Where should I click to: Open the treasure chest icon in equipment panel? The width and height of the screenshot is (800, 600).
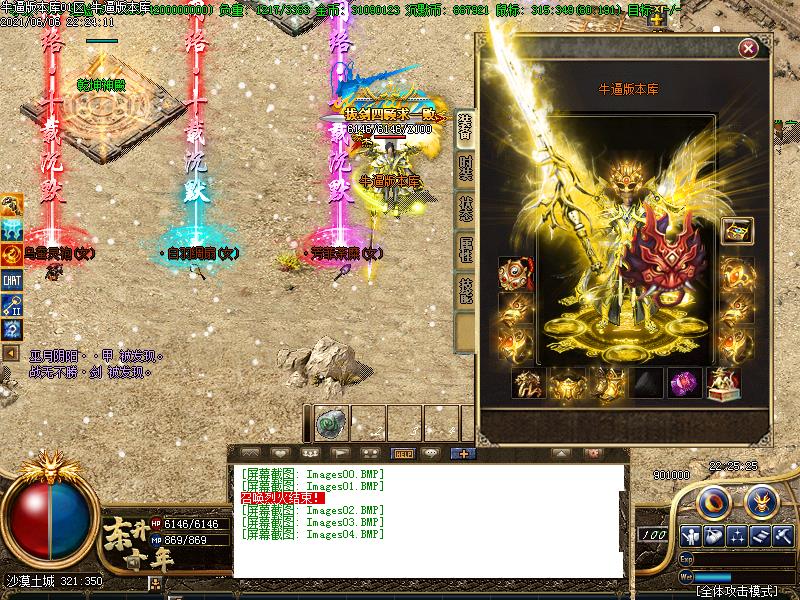[x=737, y=230]
